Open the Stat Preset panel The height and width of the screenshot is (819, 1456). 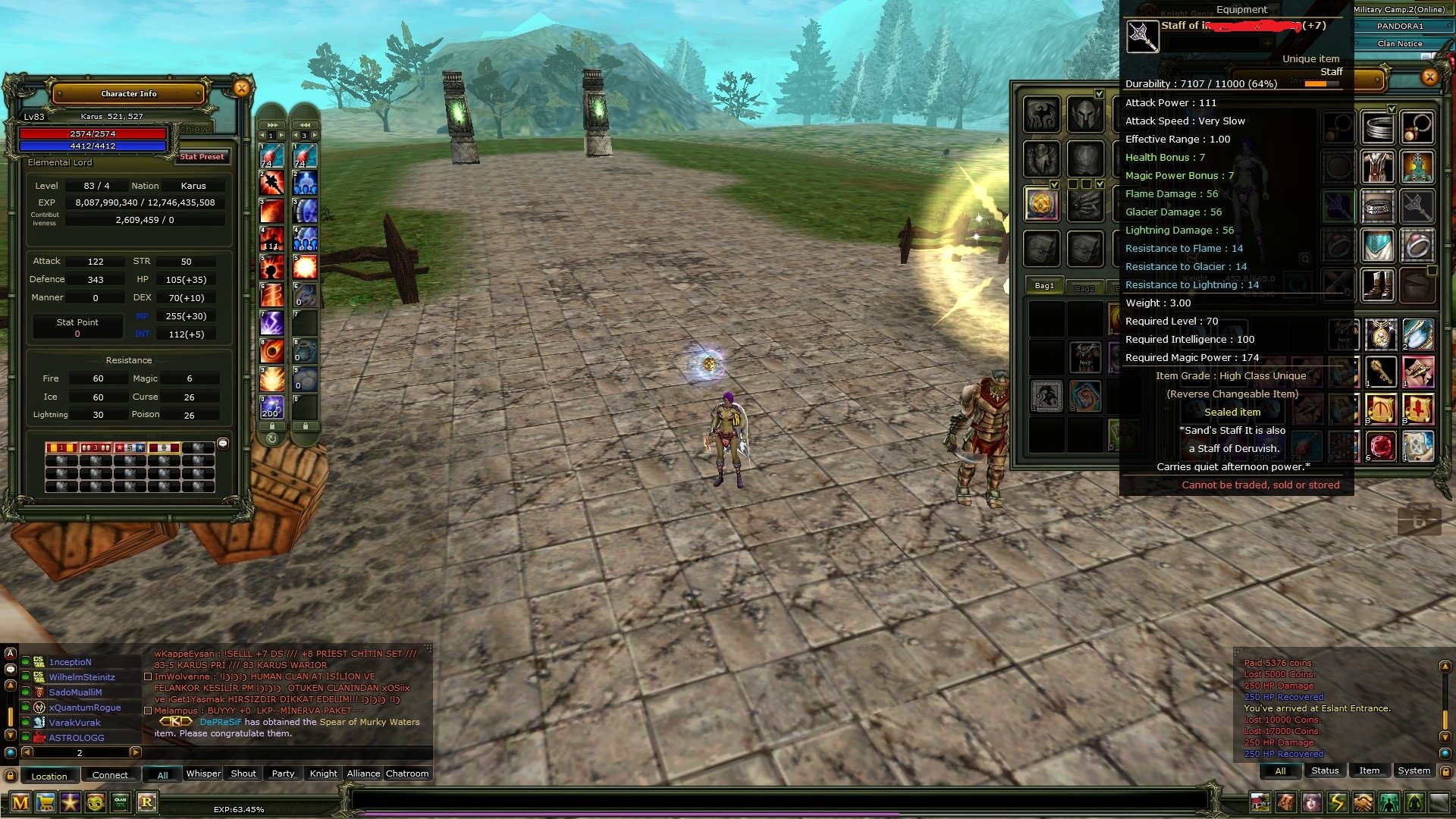click(202, 157)
